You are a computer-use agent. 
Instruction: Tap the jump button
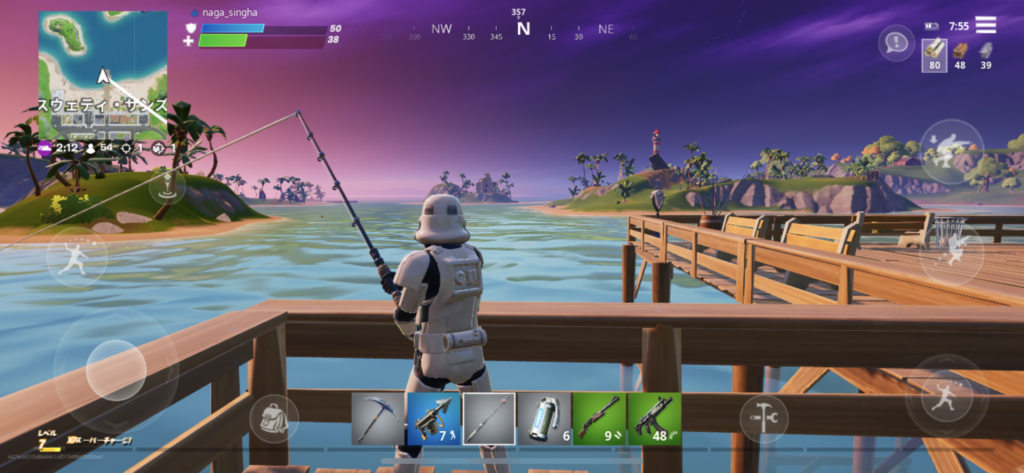click(944, 395)
